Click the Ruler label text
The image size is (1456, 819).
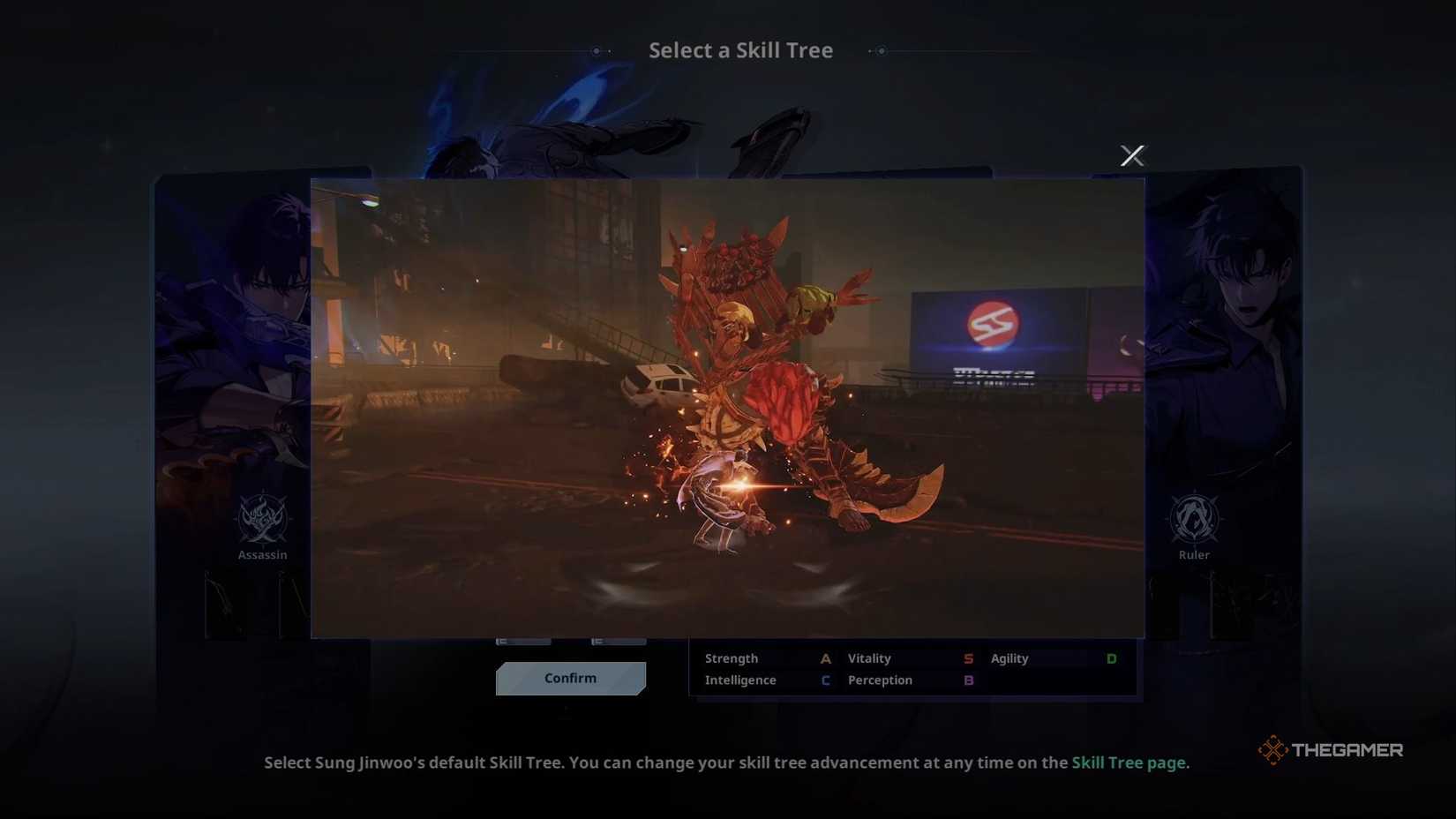click(x=1193, y=554)
